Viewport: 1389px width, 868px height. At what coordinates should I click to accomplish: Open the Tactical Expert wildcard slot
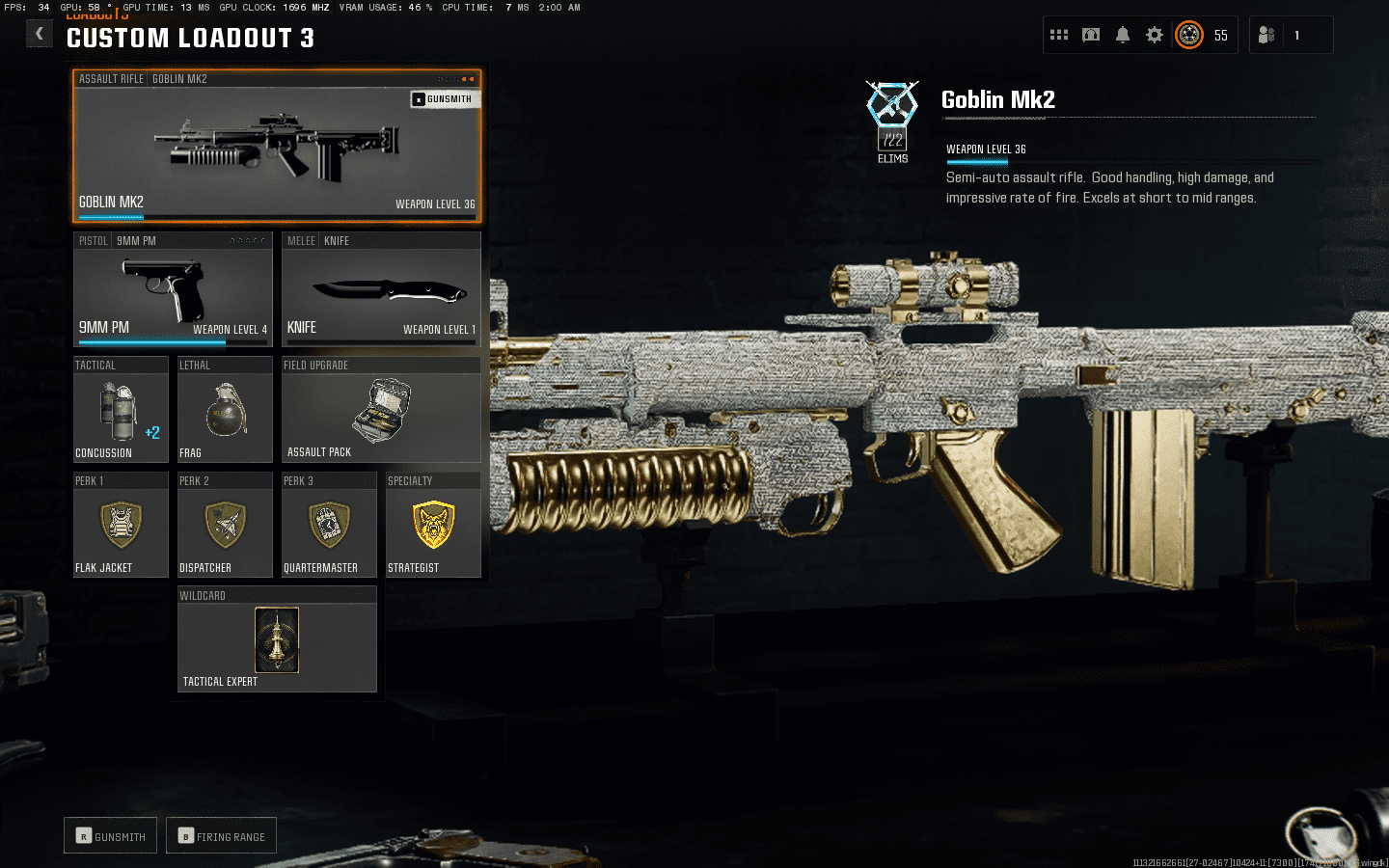(x=277, y=640)
